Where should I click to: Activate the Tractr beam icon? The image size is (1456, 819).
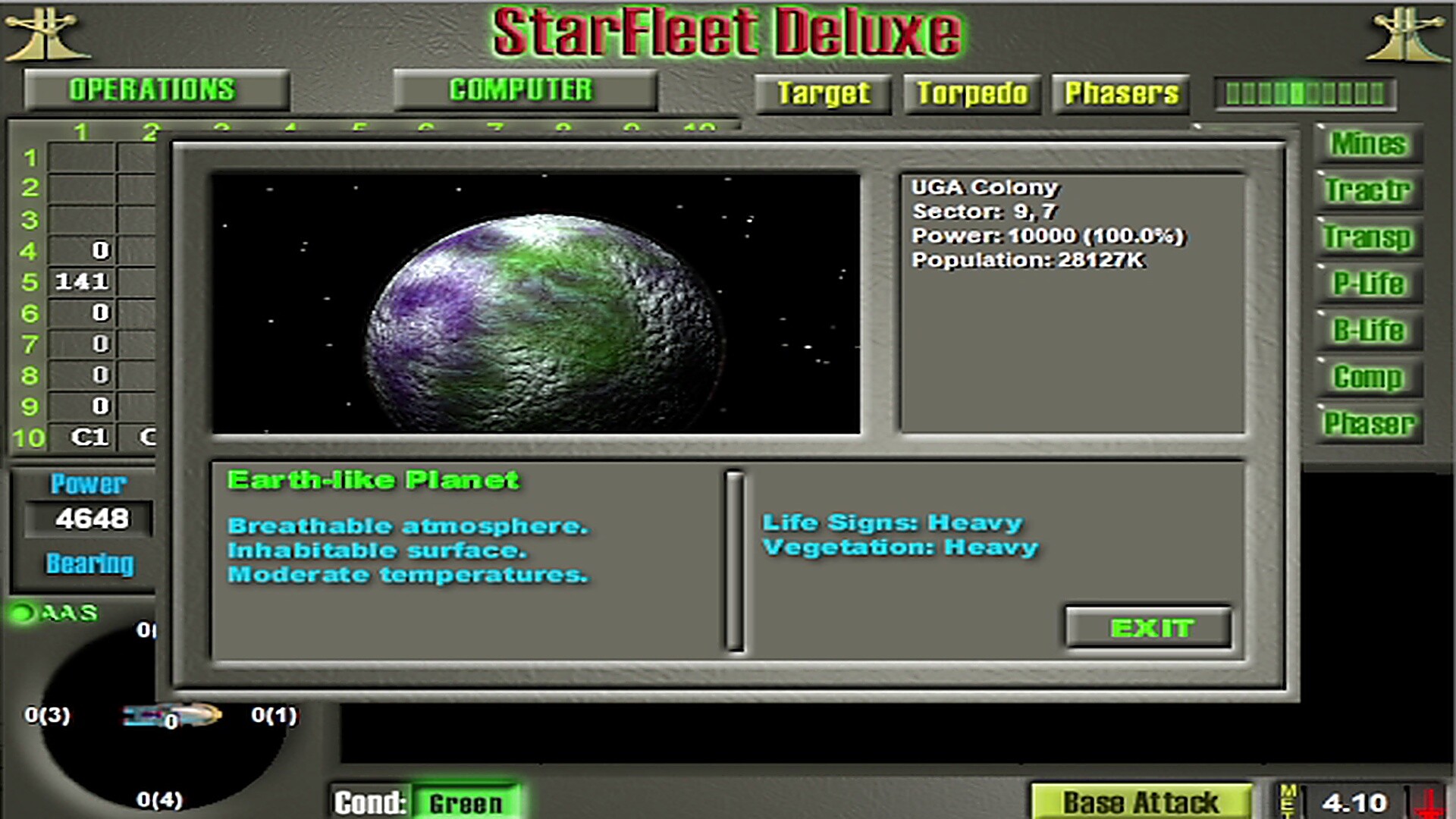pos(1369,191)
